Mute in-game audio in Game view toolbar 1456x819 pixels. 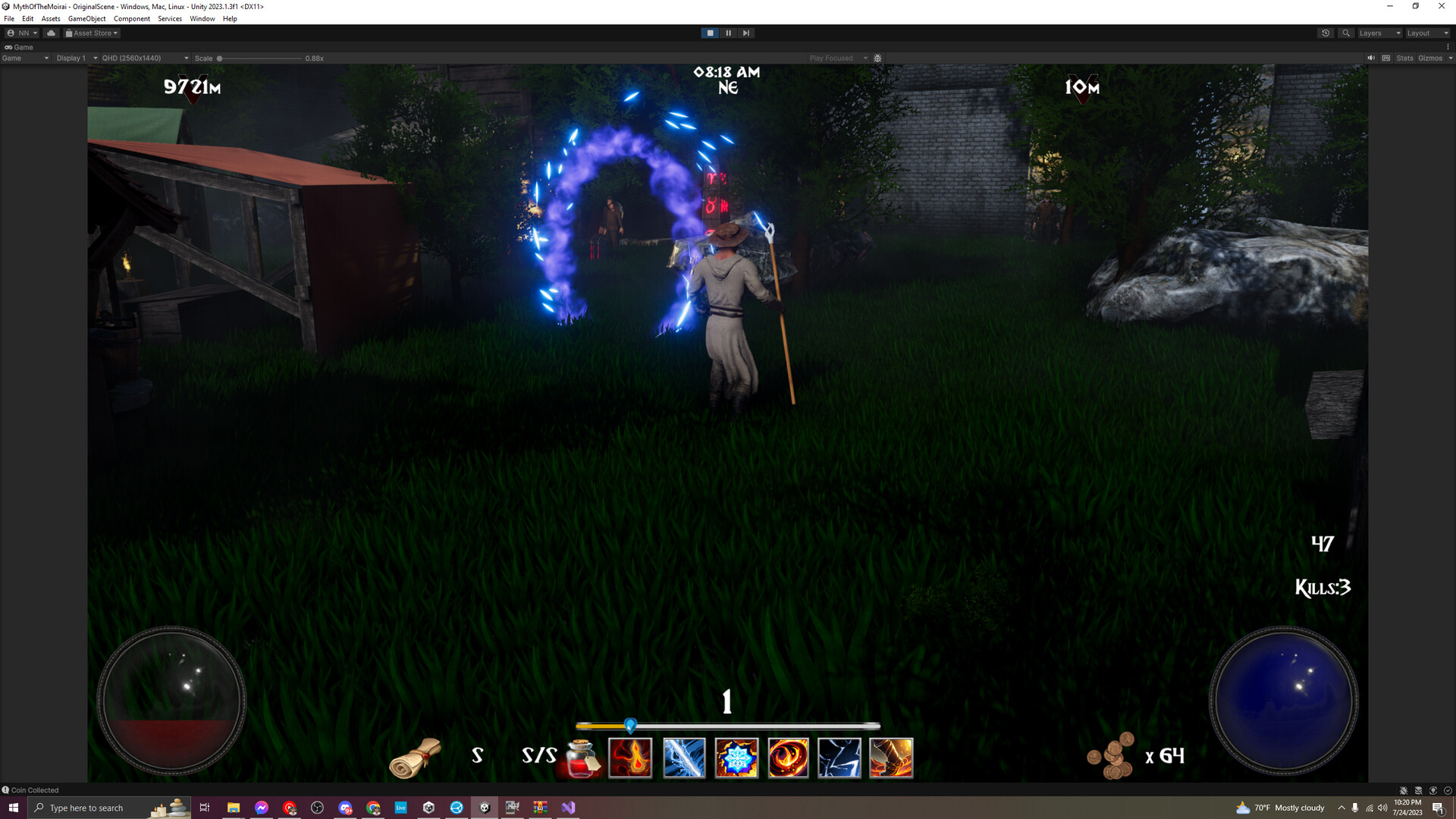coord(1370,58)
